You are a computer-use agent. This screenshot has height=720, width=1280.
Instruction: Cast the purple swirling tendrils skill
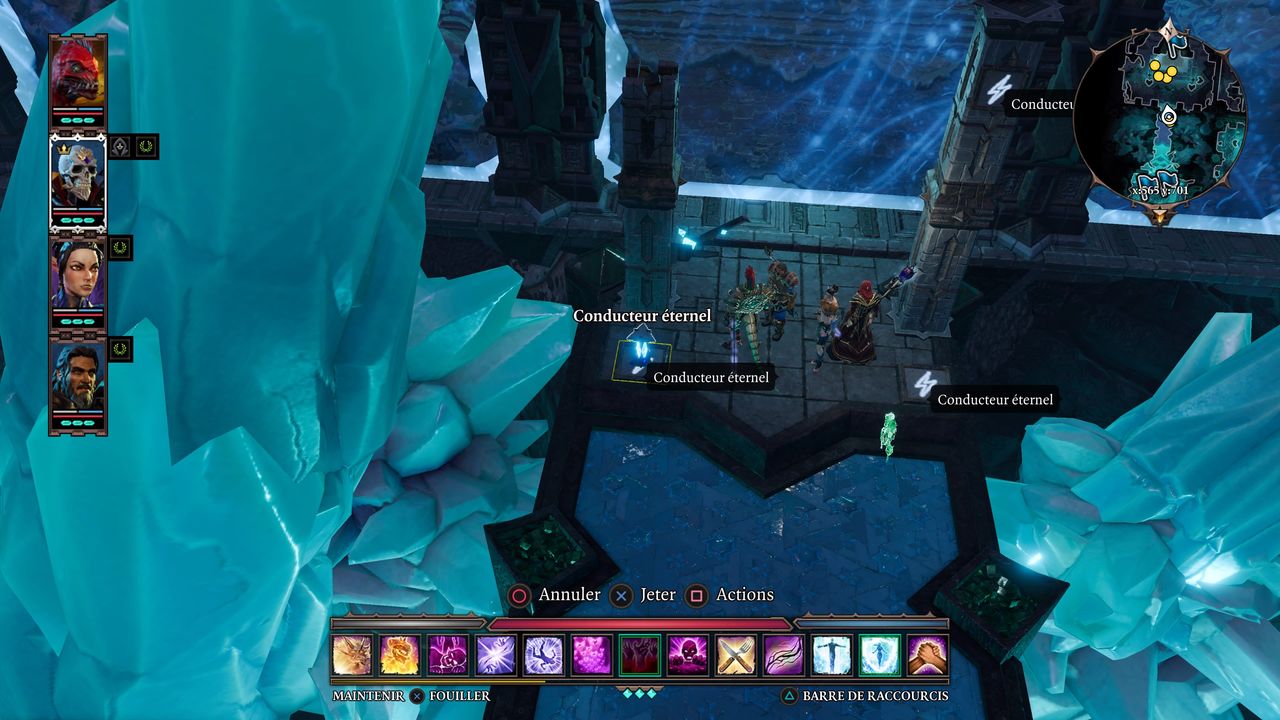click(784, 656)
